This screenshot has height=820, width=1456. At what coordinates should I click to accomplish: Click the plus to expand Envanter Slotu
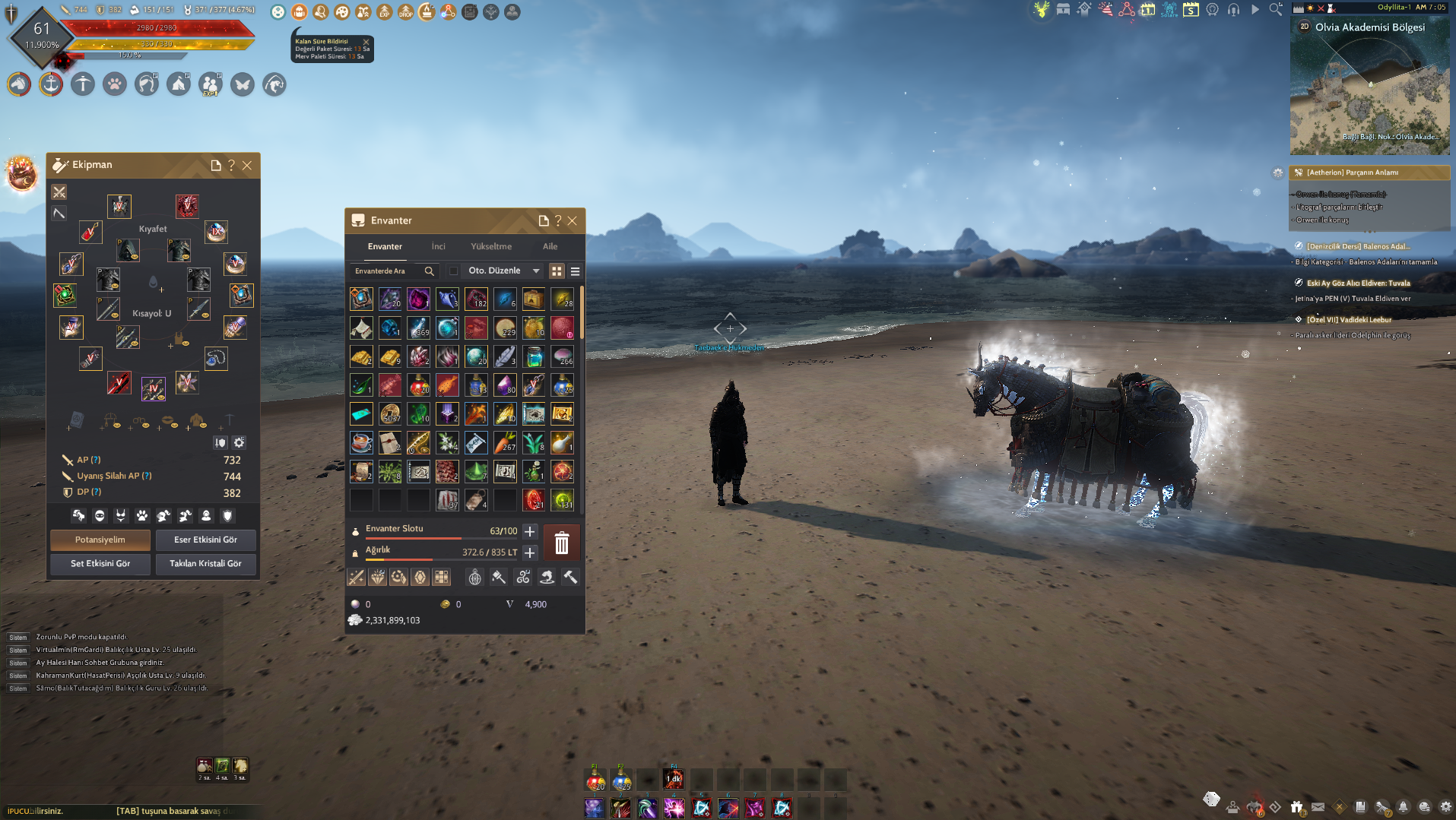pos(529,531)
